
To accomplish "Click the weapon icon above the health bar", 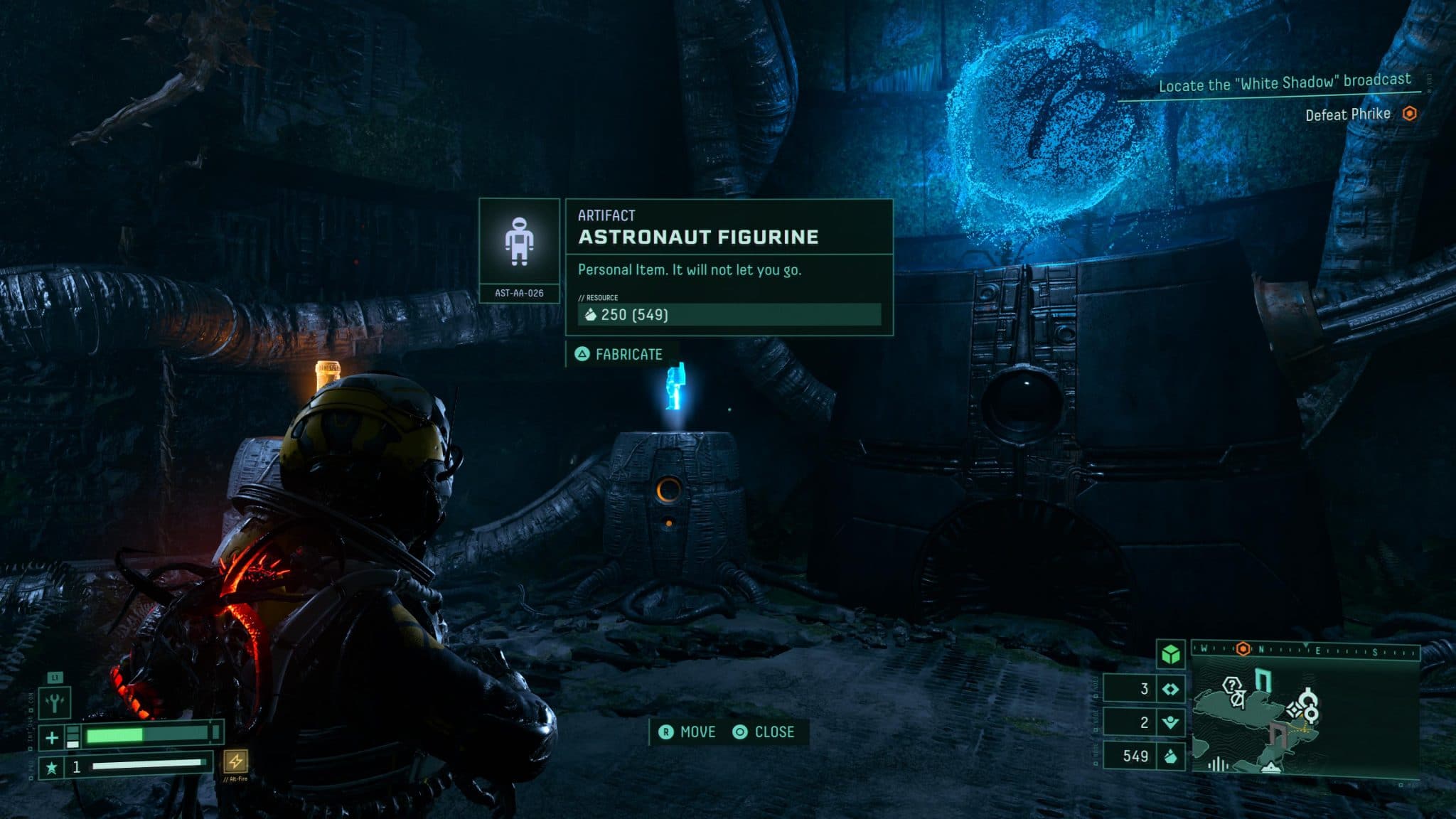I will 55,703.
